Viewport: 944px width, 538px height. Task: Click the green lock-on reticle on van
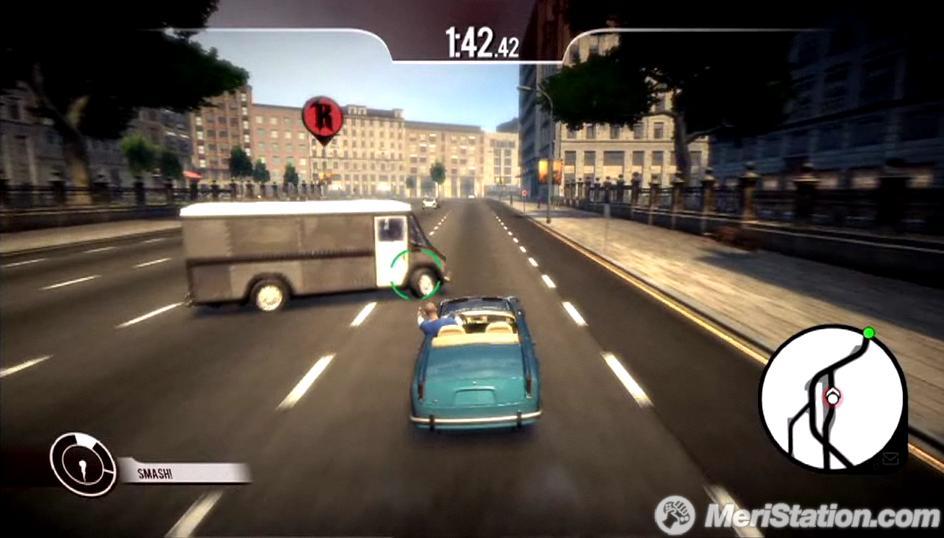coord(415,273)
